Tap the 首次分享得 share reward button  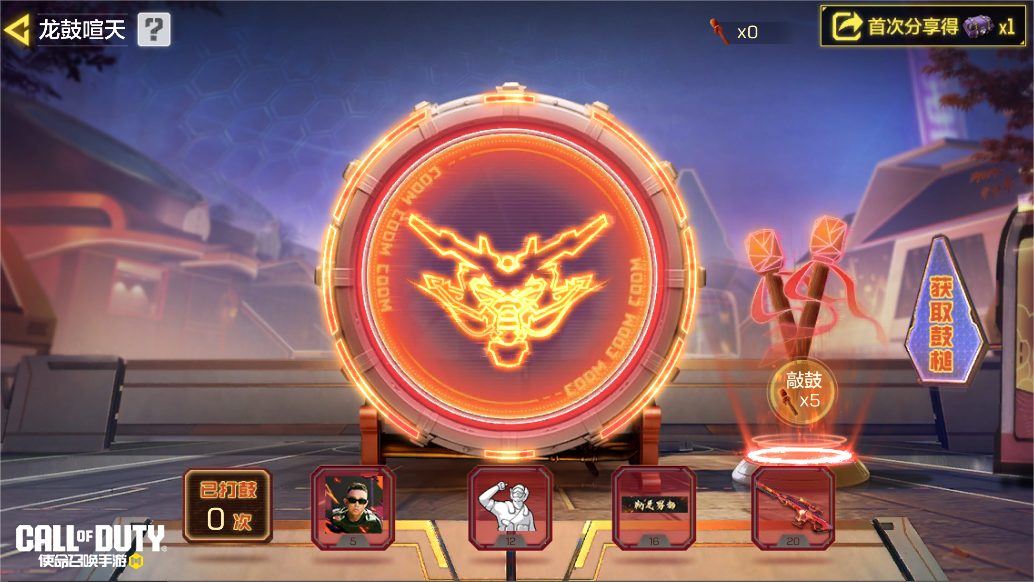pyautogui.click(x=921, y=27)
